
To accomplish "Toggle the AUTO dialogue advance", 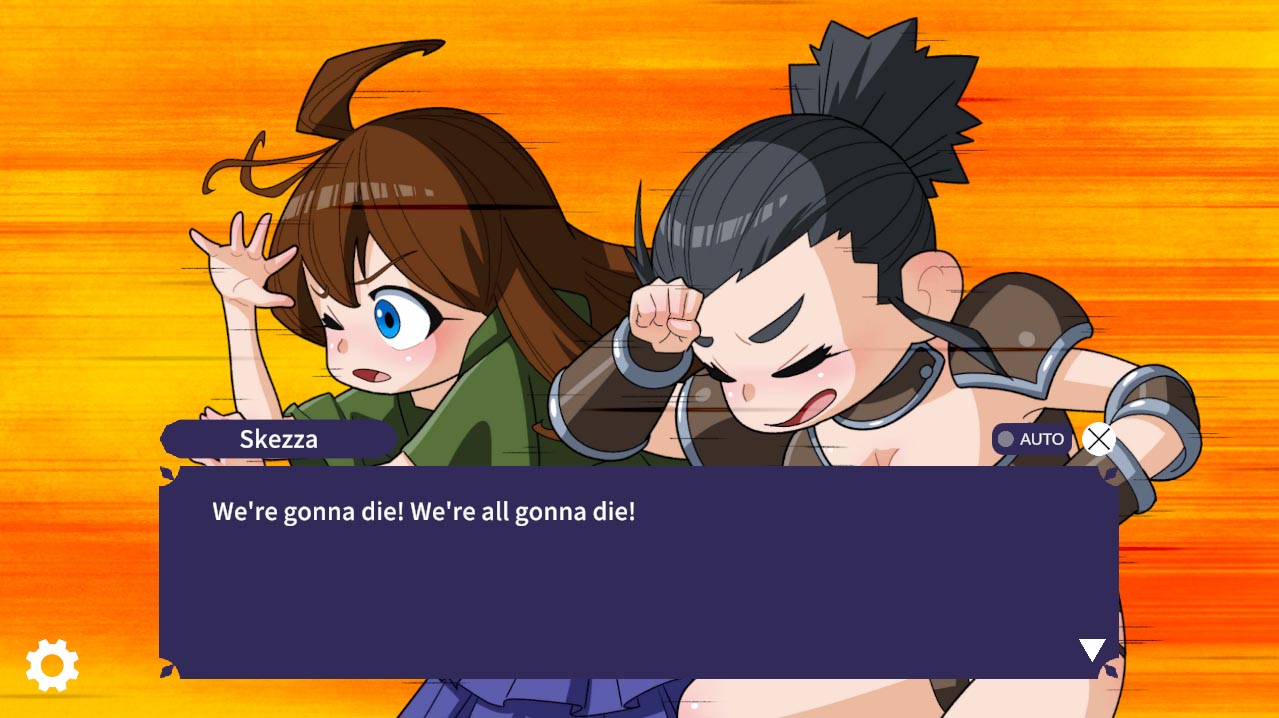I will 1031,439.
